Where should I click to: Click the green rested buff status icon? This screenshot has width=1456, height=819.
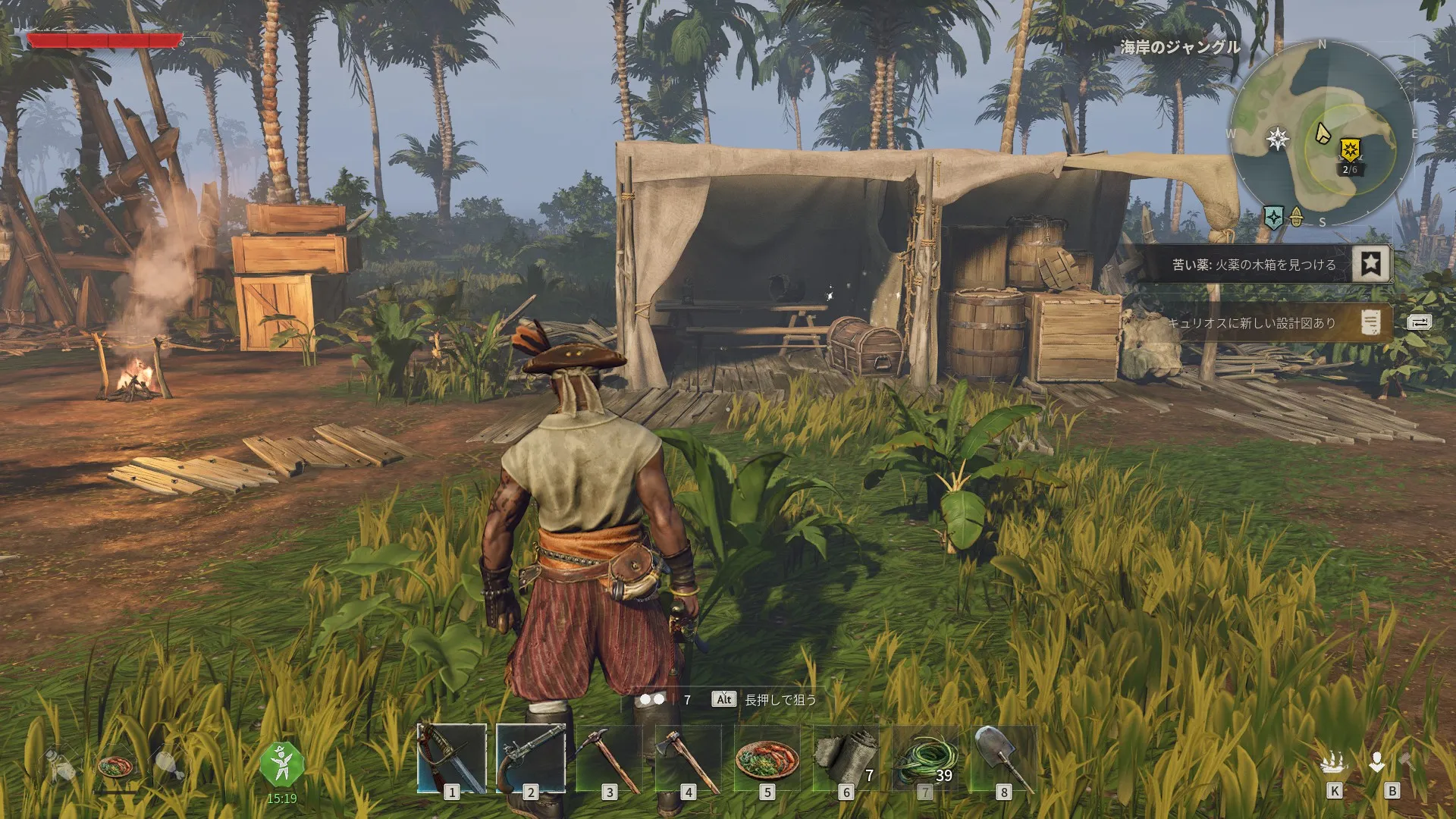(x=281, y=764)
